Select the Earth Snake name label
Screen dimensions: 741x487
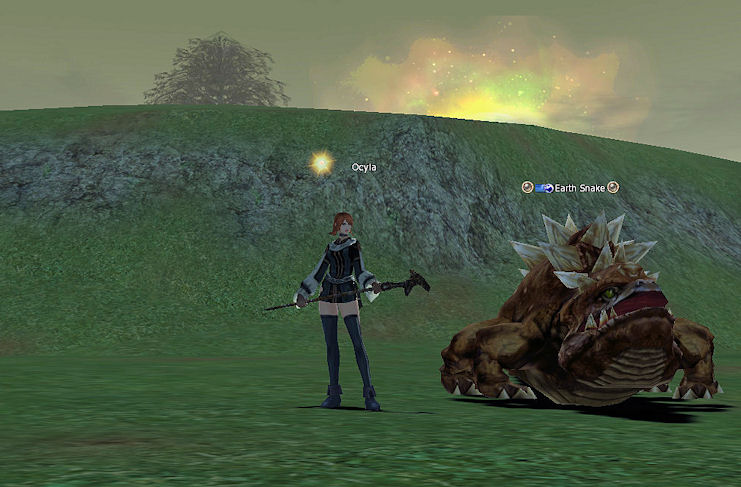pos(580,187)
